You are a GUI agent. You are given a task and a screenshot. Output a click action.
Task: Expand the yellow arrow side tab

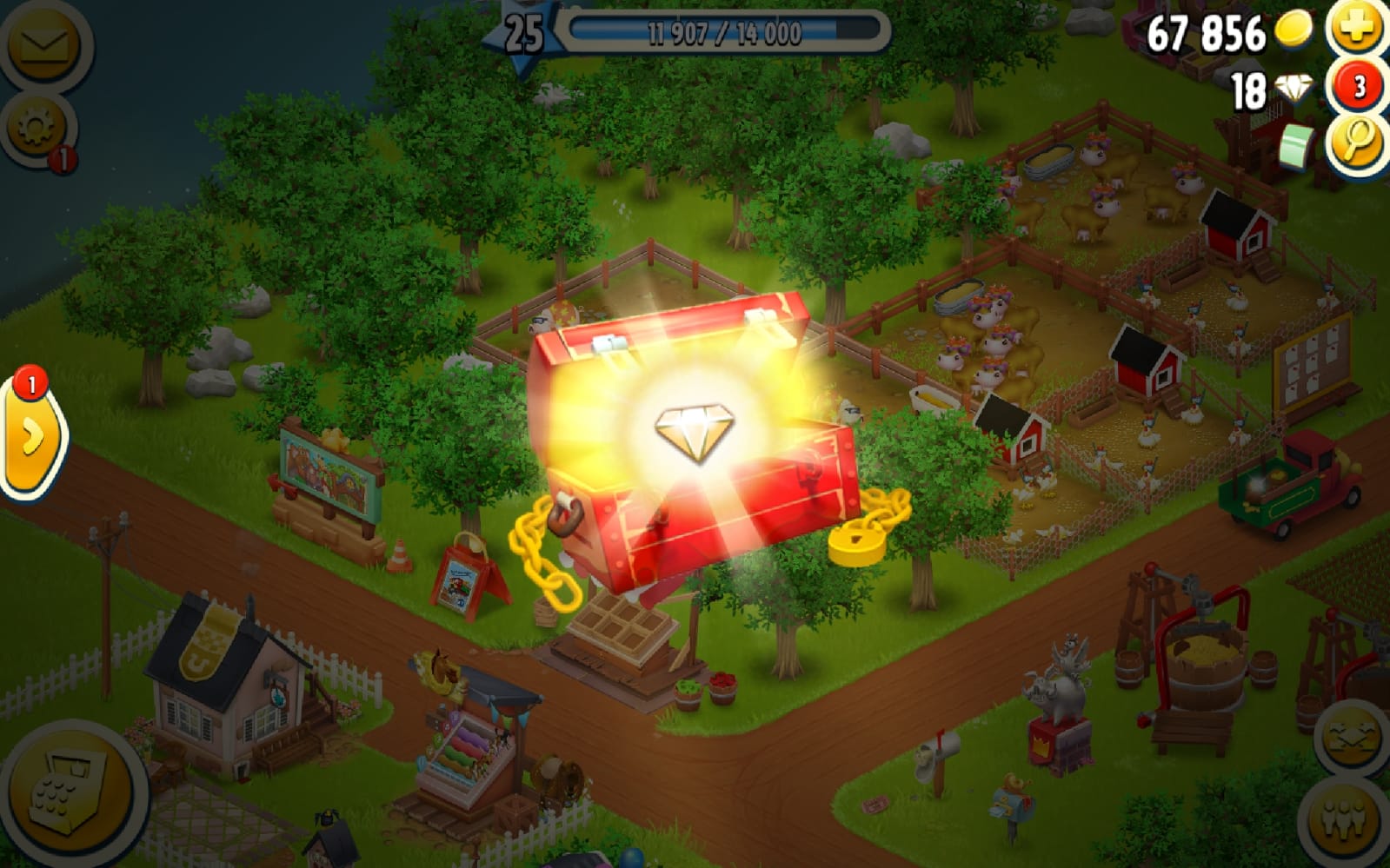tap(31, 438)
